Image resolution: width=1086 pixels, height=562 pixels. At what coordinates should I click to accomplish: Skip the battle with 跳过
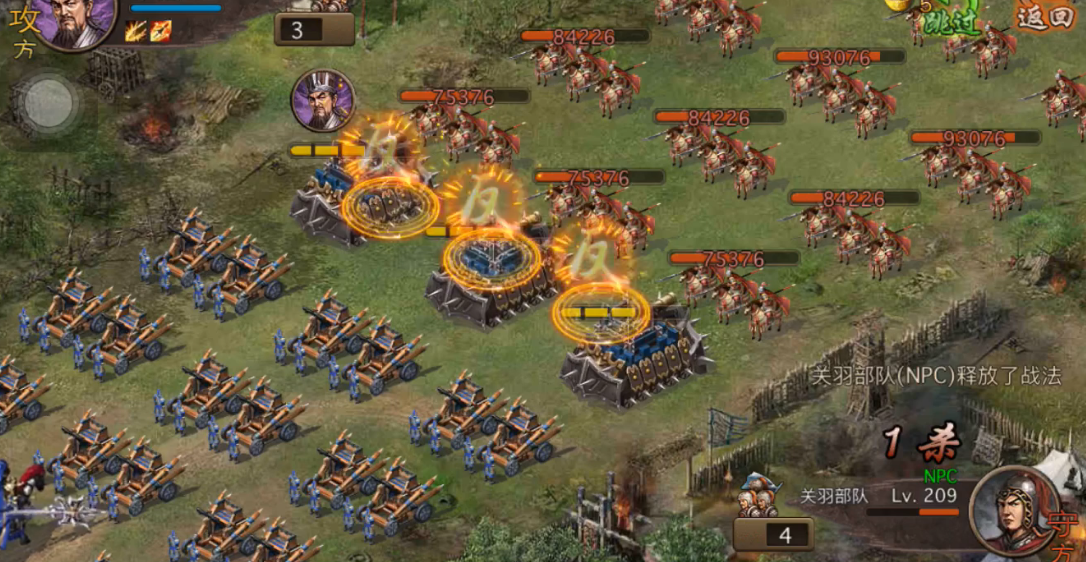click(x=952, y=22)
